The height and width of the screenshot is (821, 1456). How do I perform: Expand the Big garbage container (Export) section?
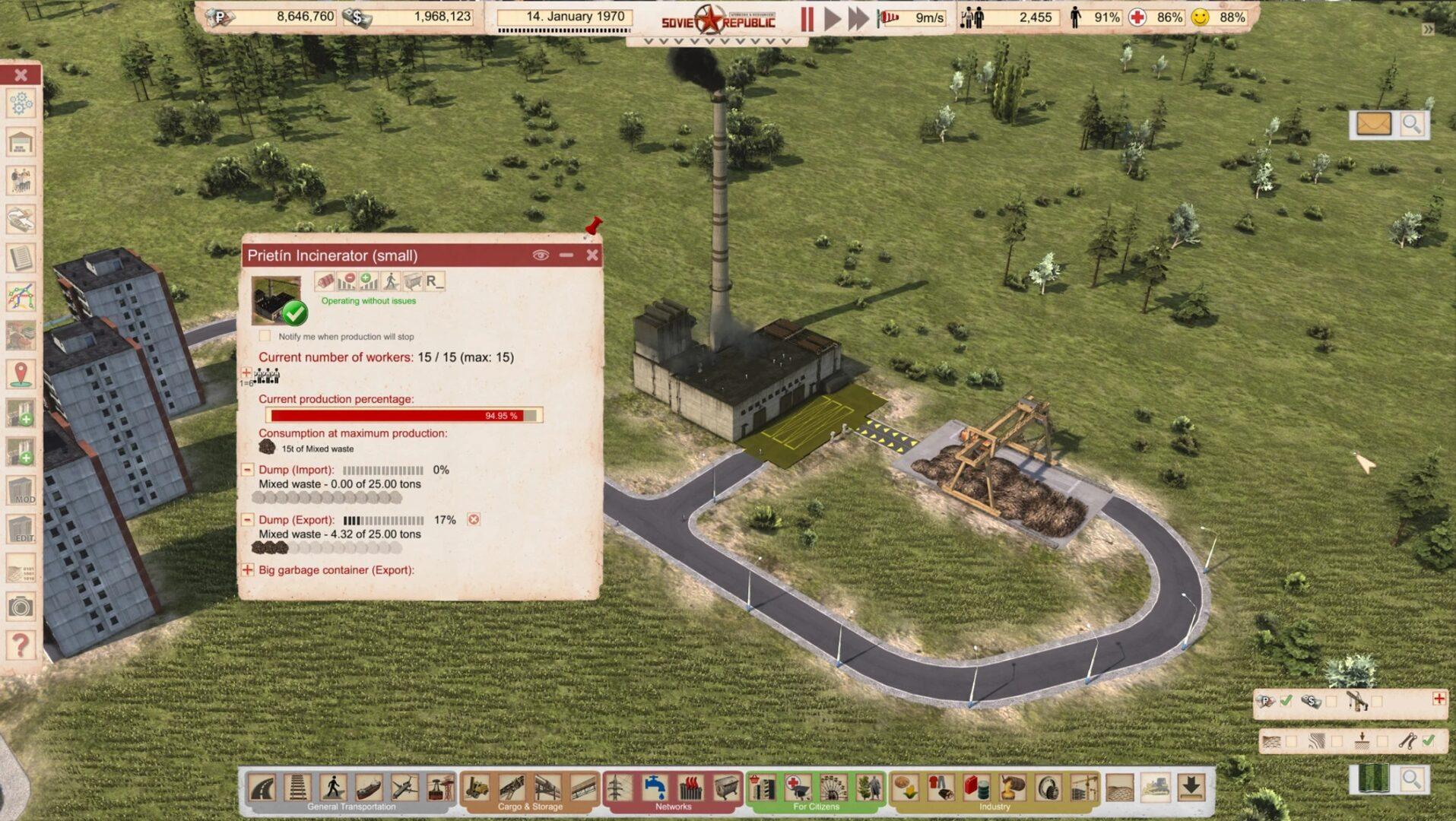(247, 569)
